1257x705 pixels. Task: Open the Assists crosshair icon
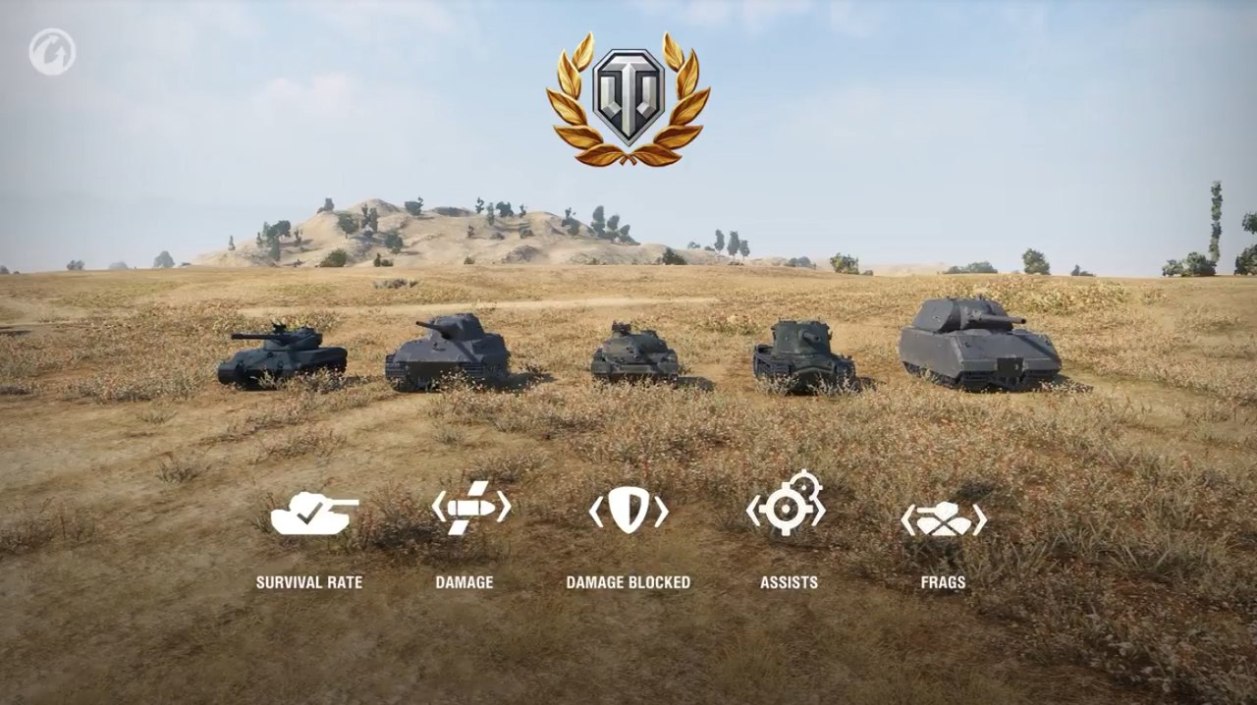pyautogui.click(x=786, y=505)
